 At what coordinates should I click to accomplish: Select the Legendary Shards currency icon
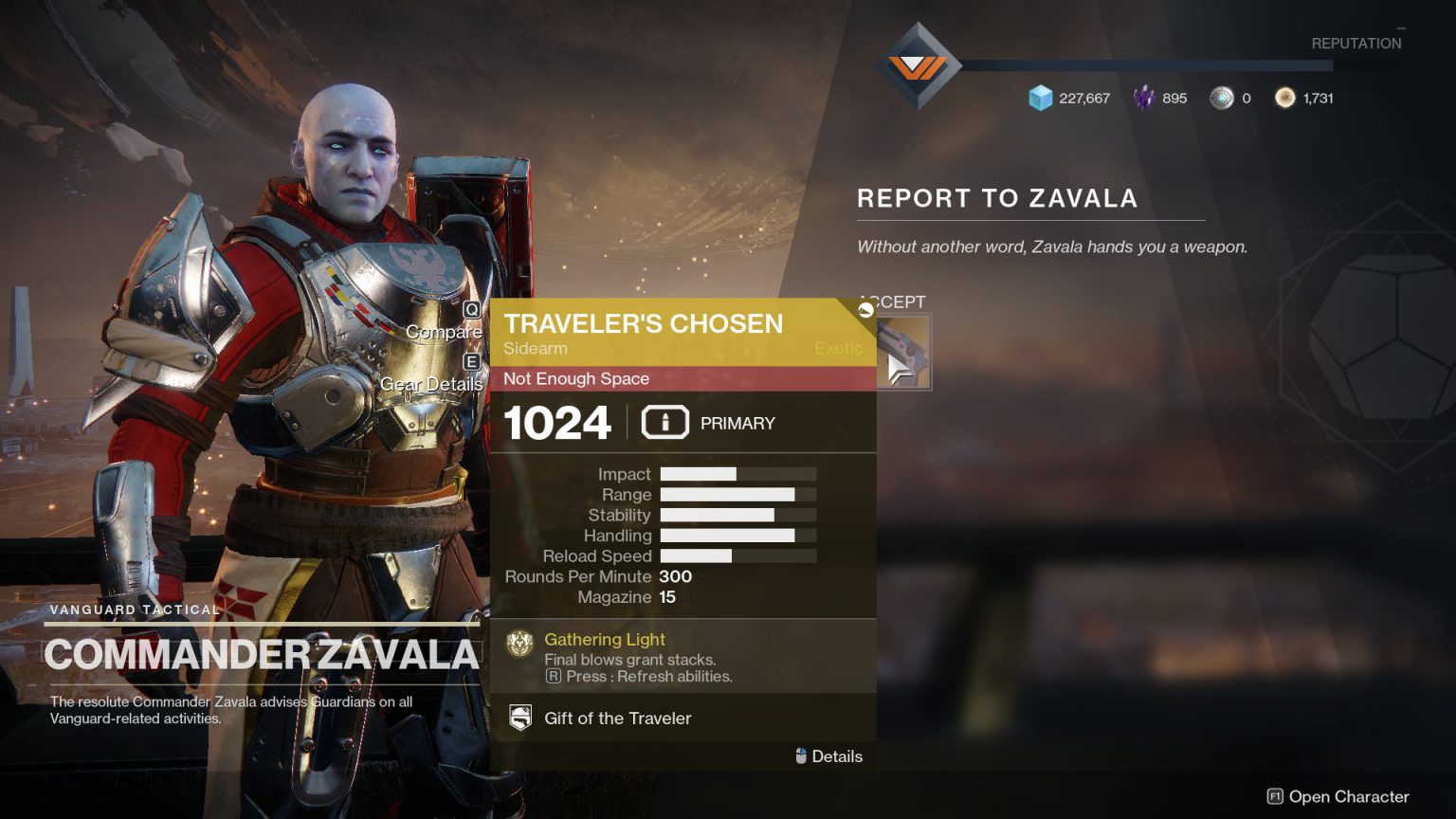pos(1144,98)
